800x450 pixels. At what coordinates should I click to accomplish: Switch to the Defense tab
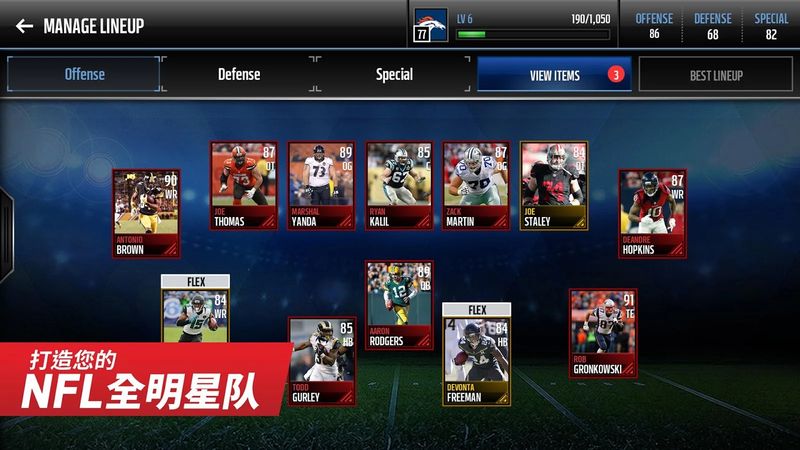[x=239, y=74]
